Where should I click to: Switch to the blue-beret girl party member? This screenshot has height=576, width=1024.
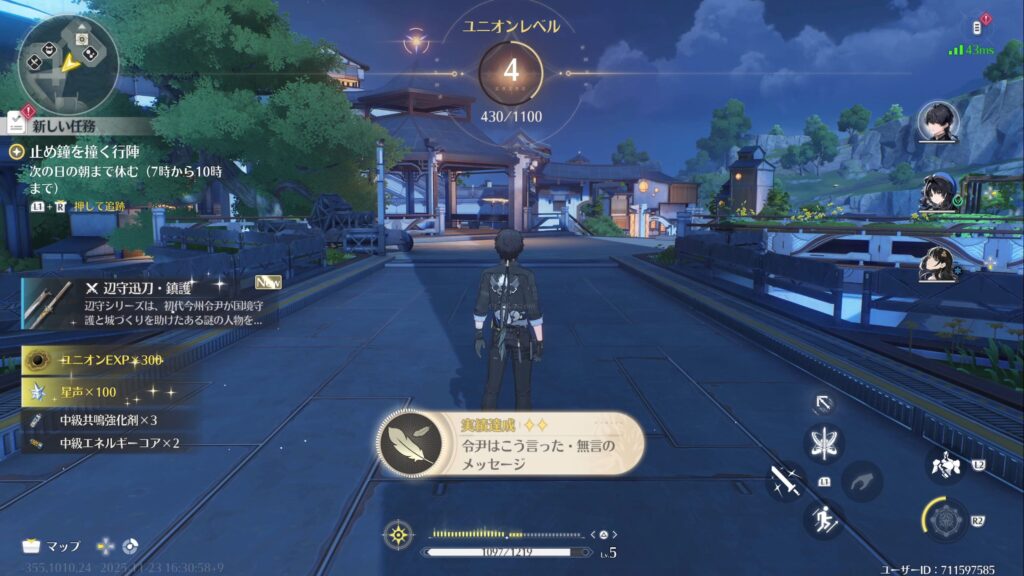[x=939, y=193]
